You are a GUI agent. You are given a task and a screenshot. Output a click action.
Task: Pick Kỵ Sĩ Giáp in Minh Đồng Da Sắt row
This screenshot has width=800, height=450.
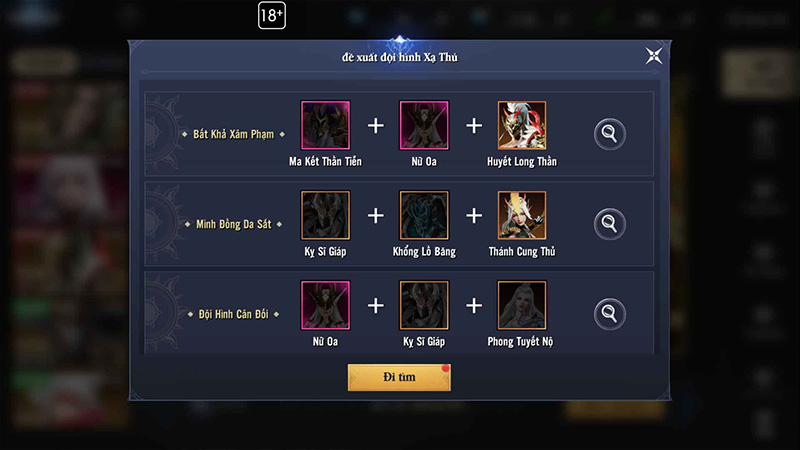pyautogui.click(x=325, y=215)
